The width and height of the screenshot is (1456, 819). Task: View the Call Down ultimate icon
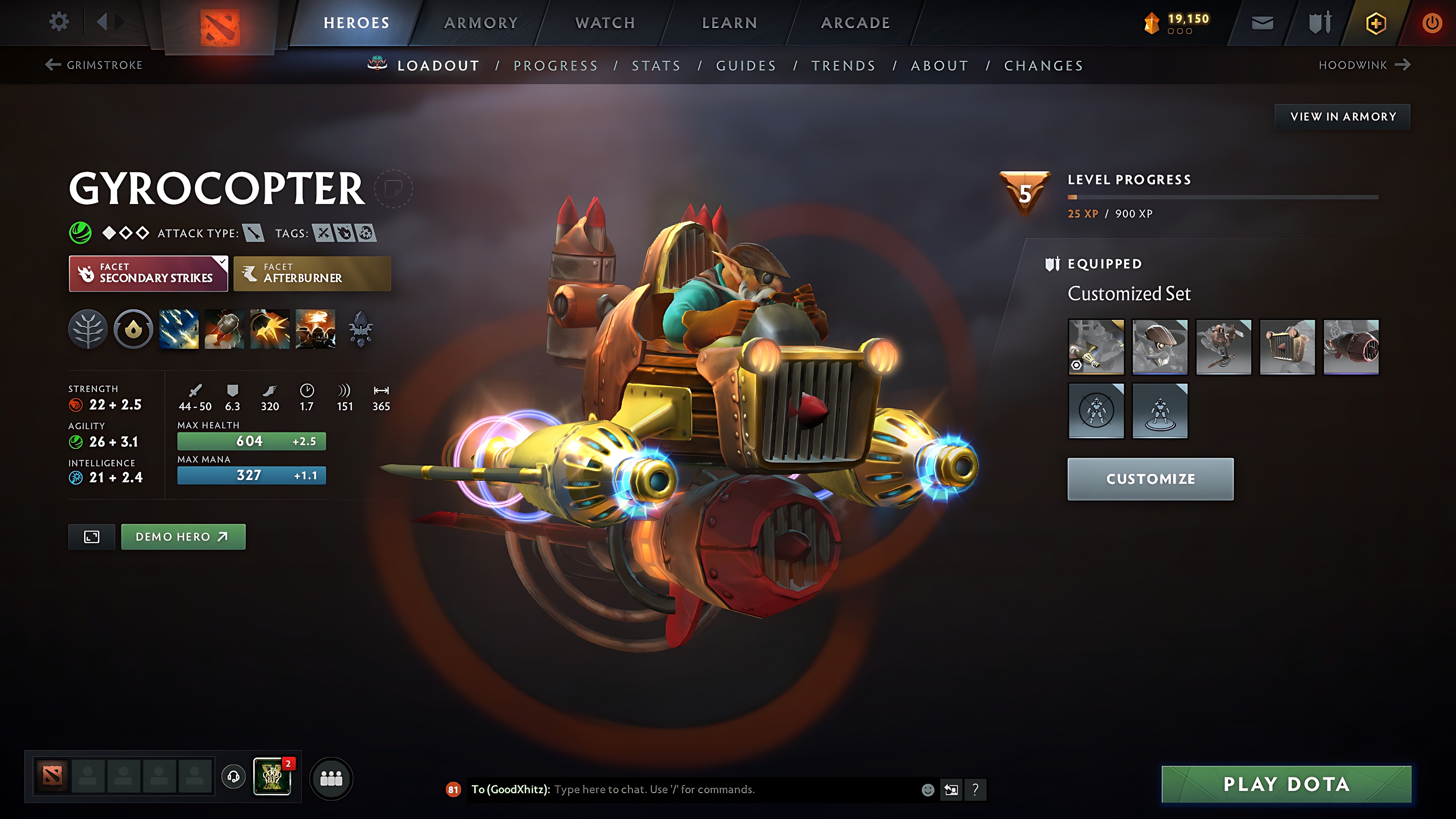point(315,330)
